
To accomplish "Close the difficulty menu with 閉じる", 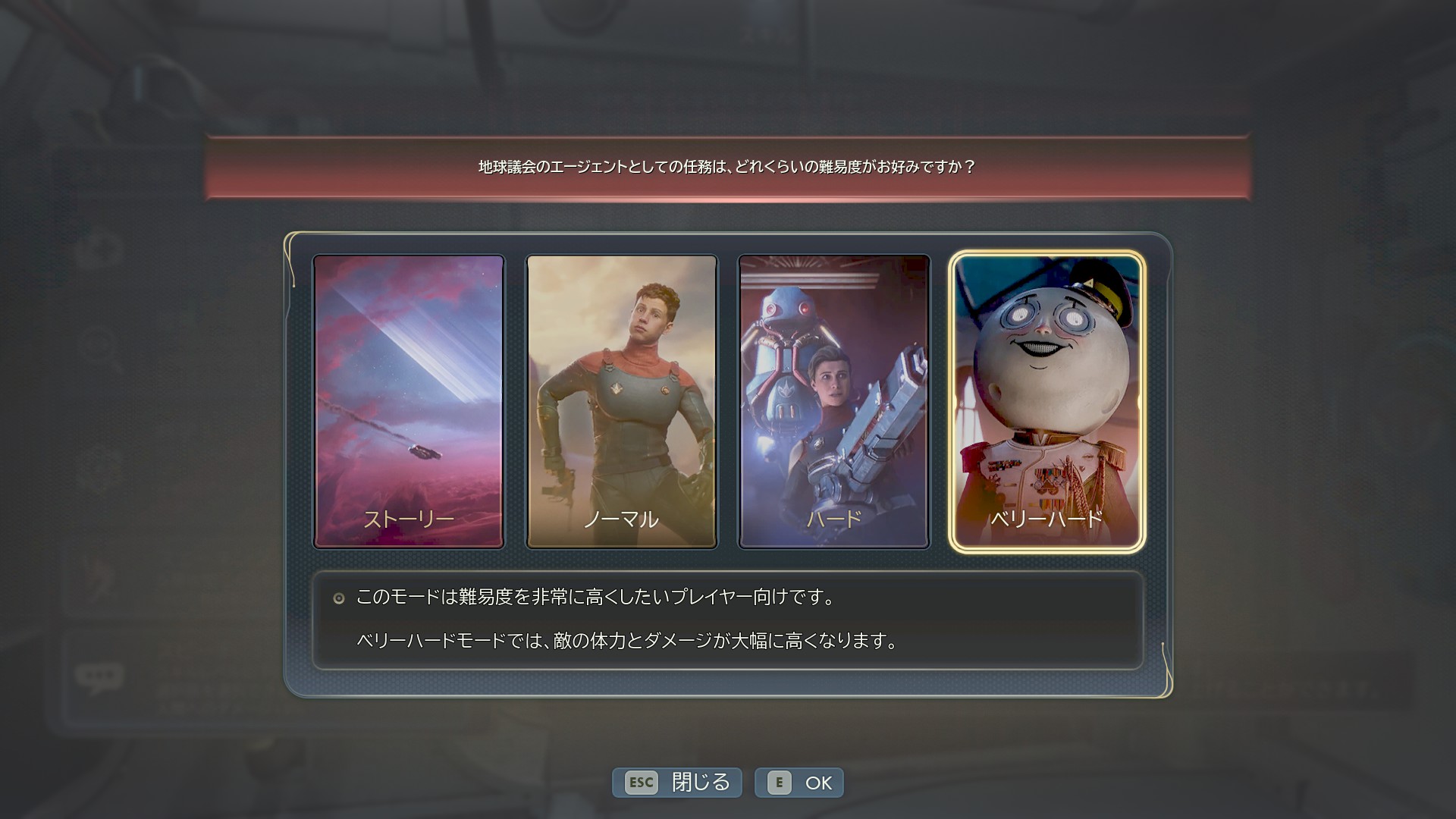I will point(677,783).
